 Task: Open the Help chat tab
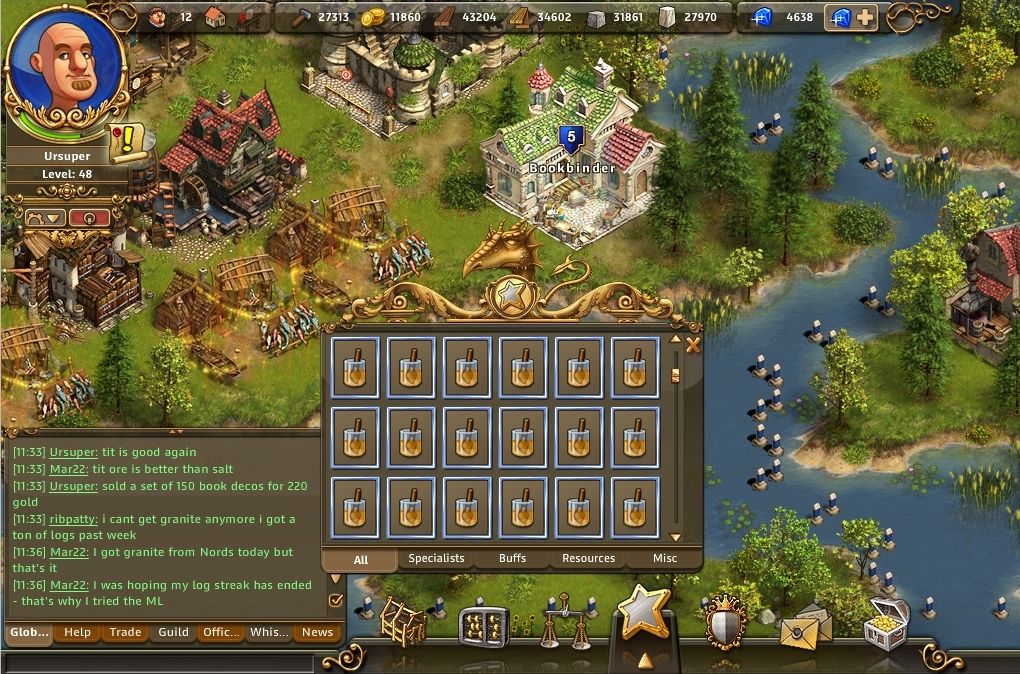(x=77, y=632)
